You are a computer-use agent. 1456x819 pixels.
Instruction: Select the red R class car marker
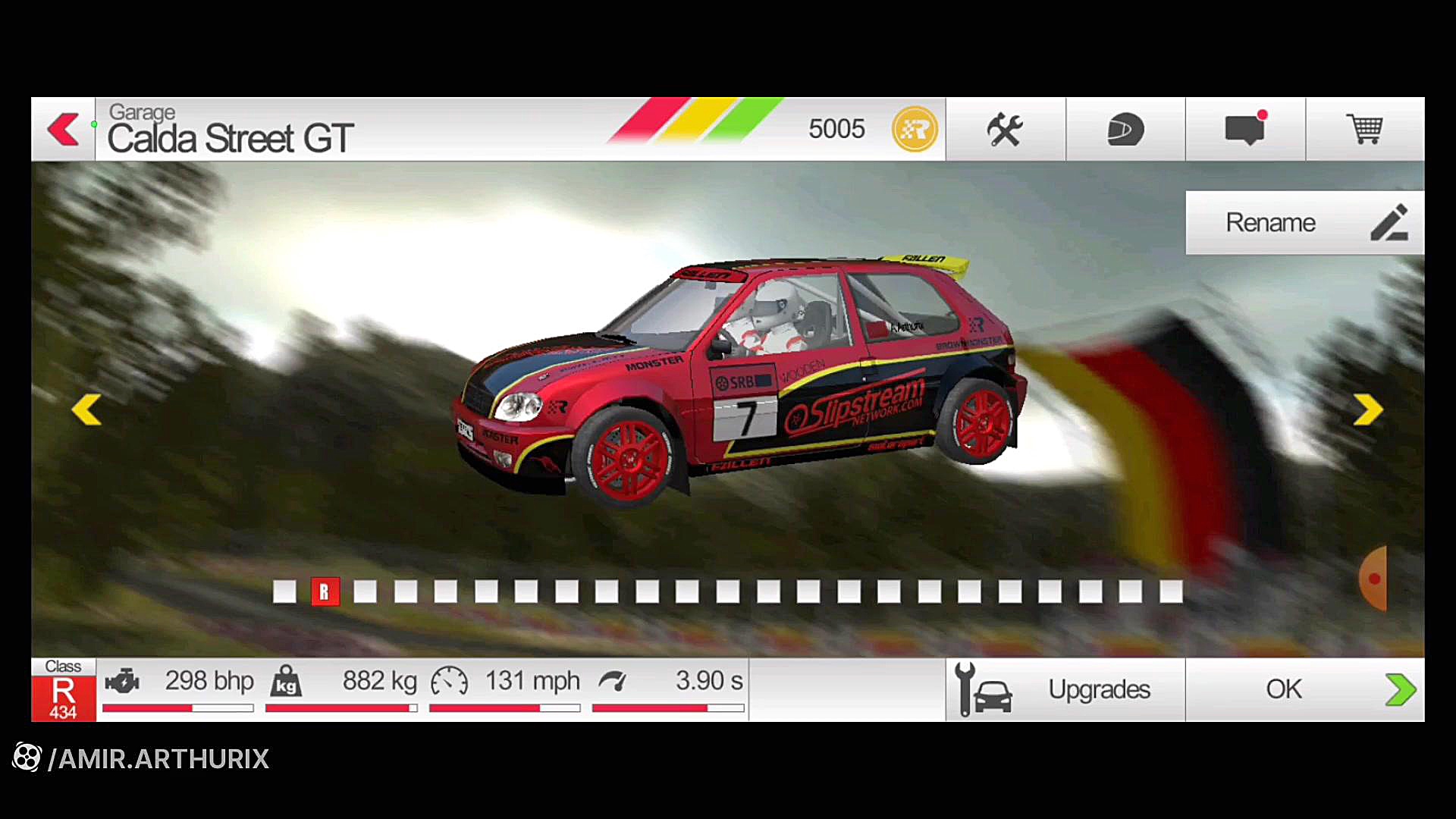click(325, 591)
